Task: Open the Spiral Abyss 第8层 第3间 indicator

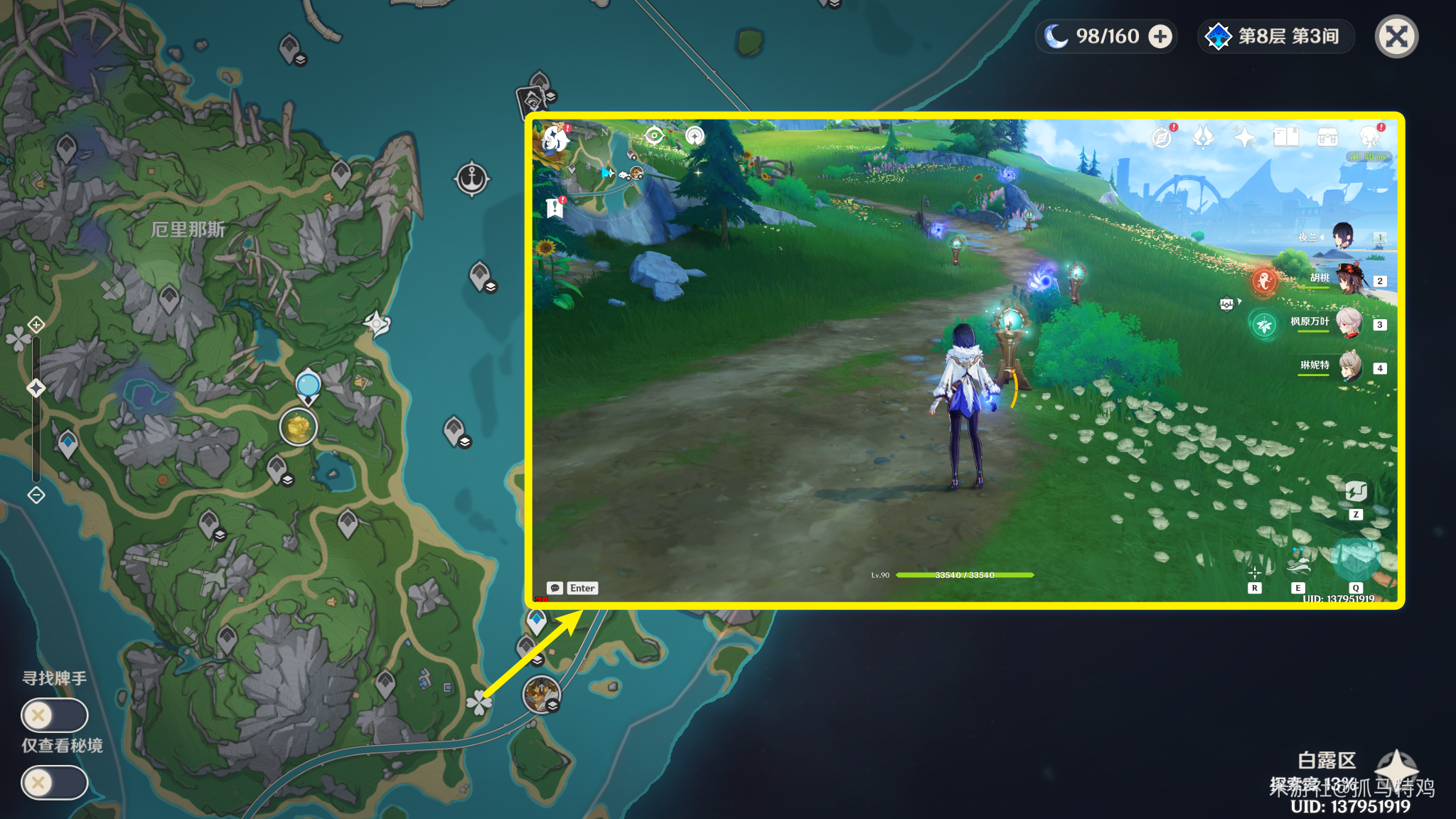Action: point(1275,37)
